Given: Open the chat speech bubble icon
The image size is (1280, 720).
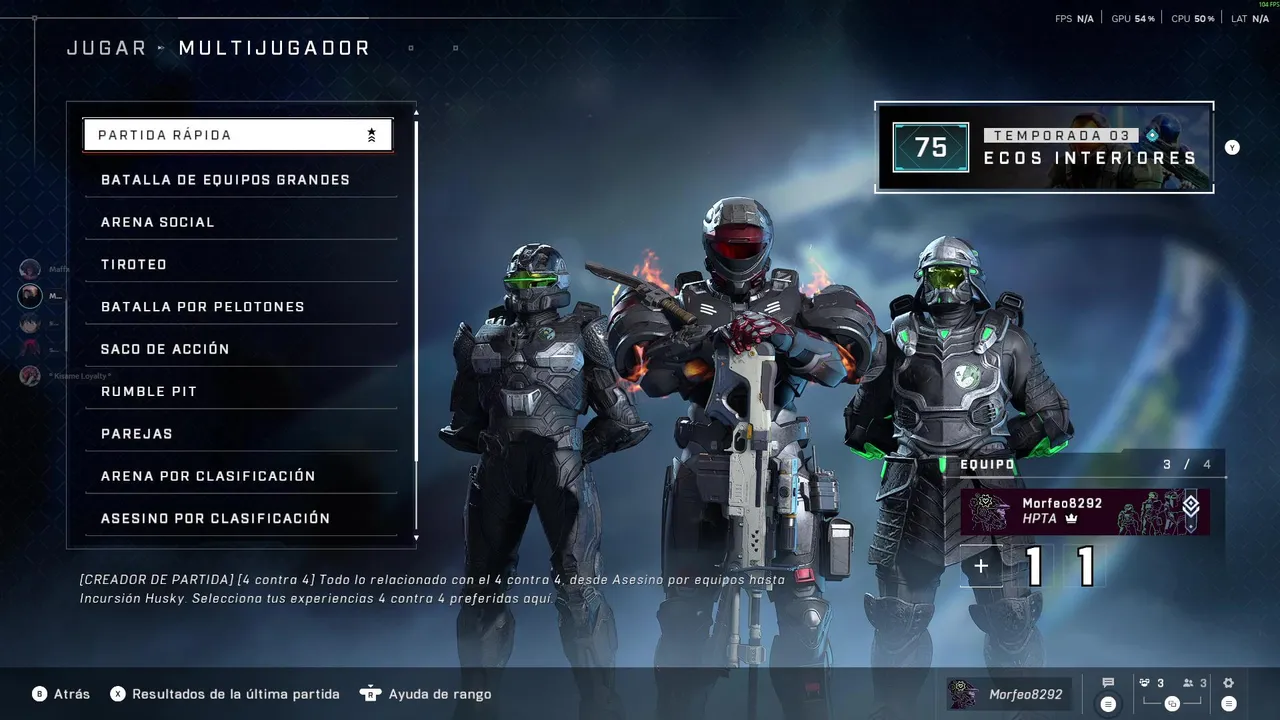Looking at the screenshot, I should click(x=1108, y=684).
